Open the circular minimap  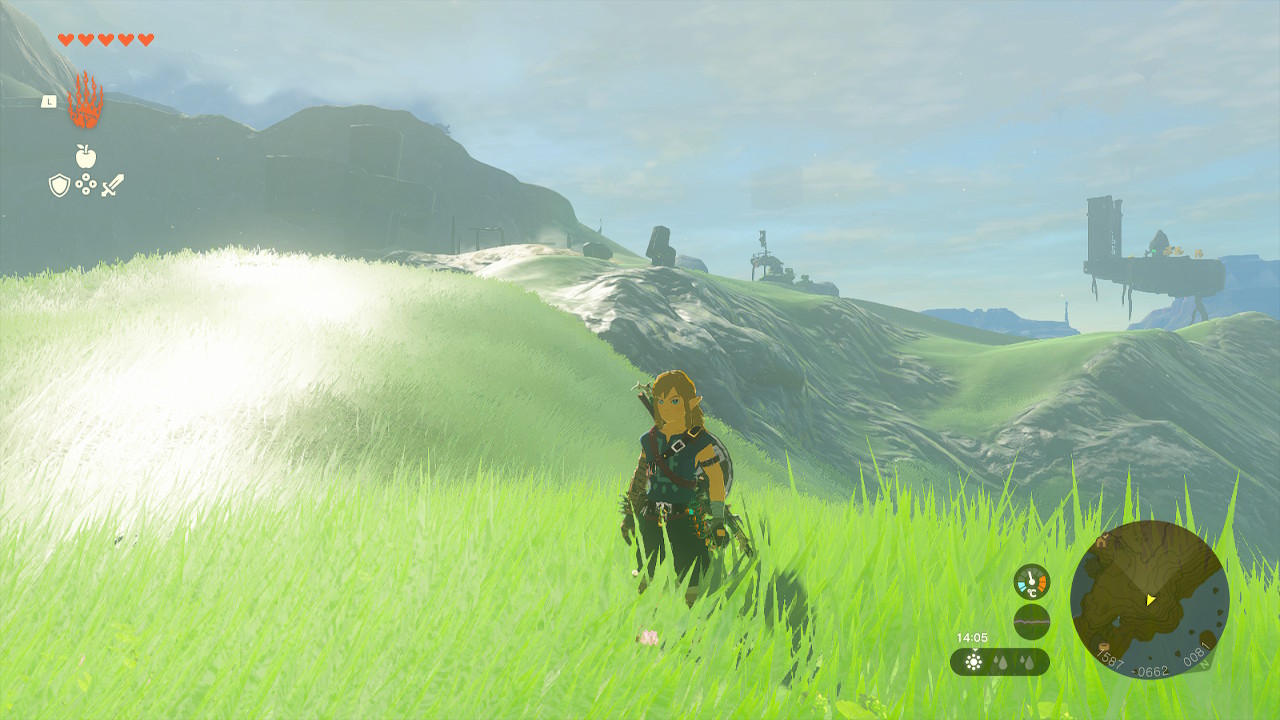coord(1149,599)
